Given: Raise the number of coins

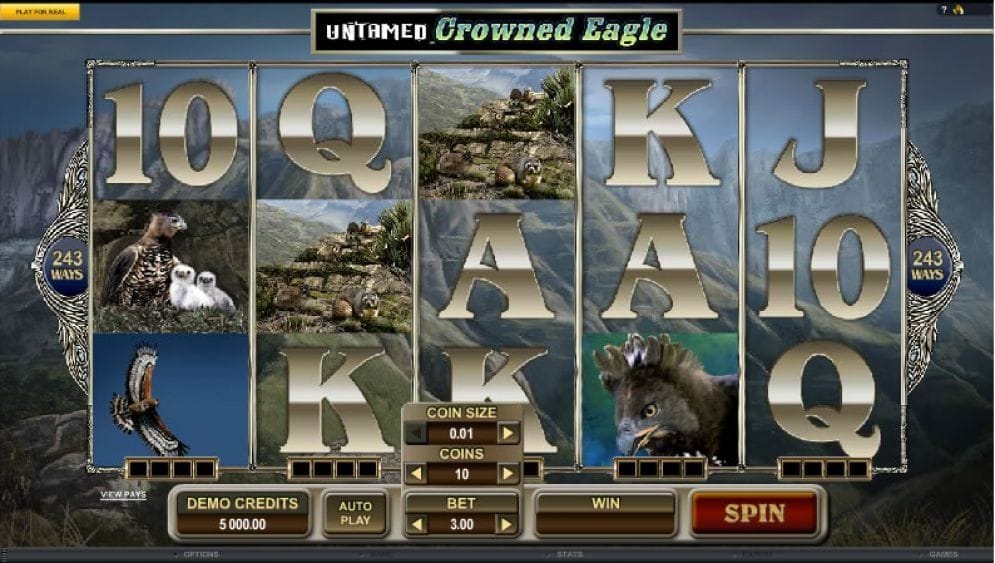Looking at the screenshot, I should point(509,473).
